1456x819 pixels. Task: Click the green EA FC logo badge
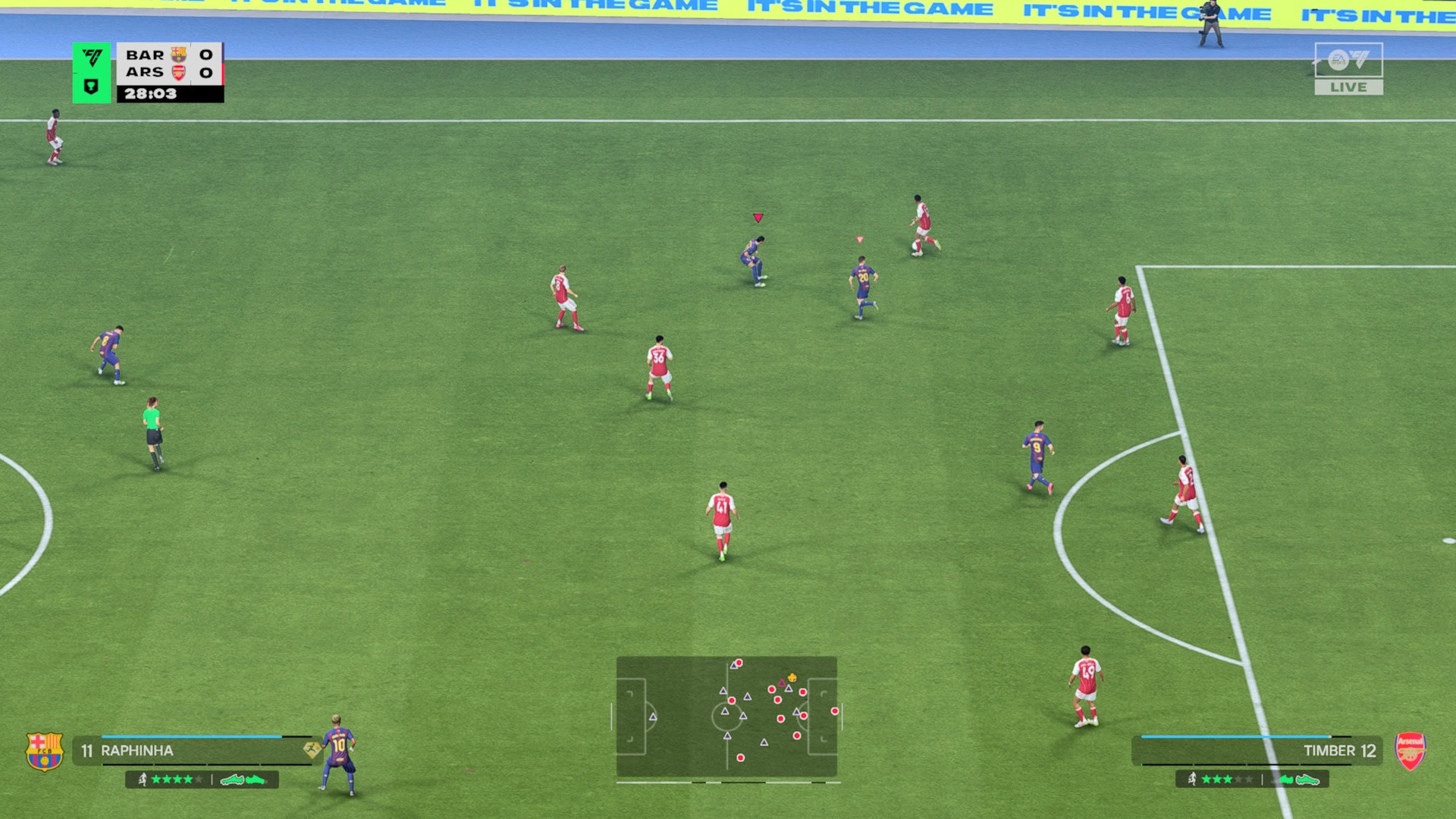click(92, 72)
